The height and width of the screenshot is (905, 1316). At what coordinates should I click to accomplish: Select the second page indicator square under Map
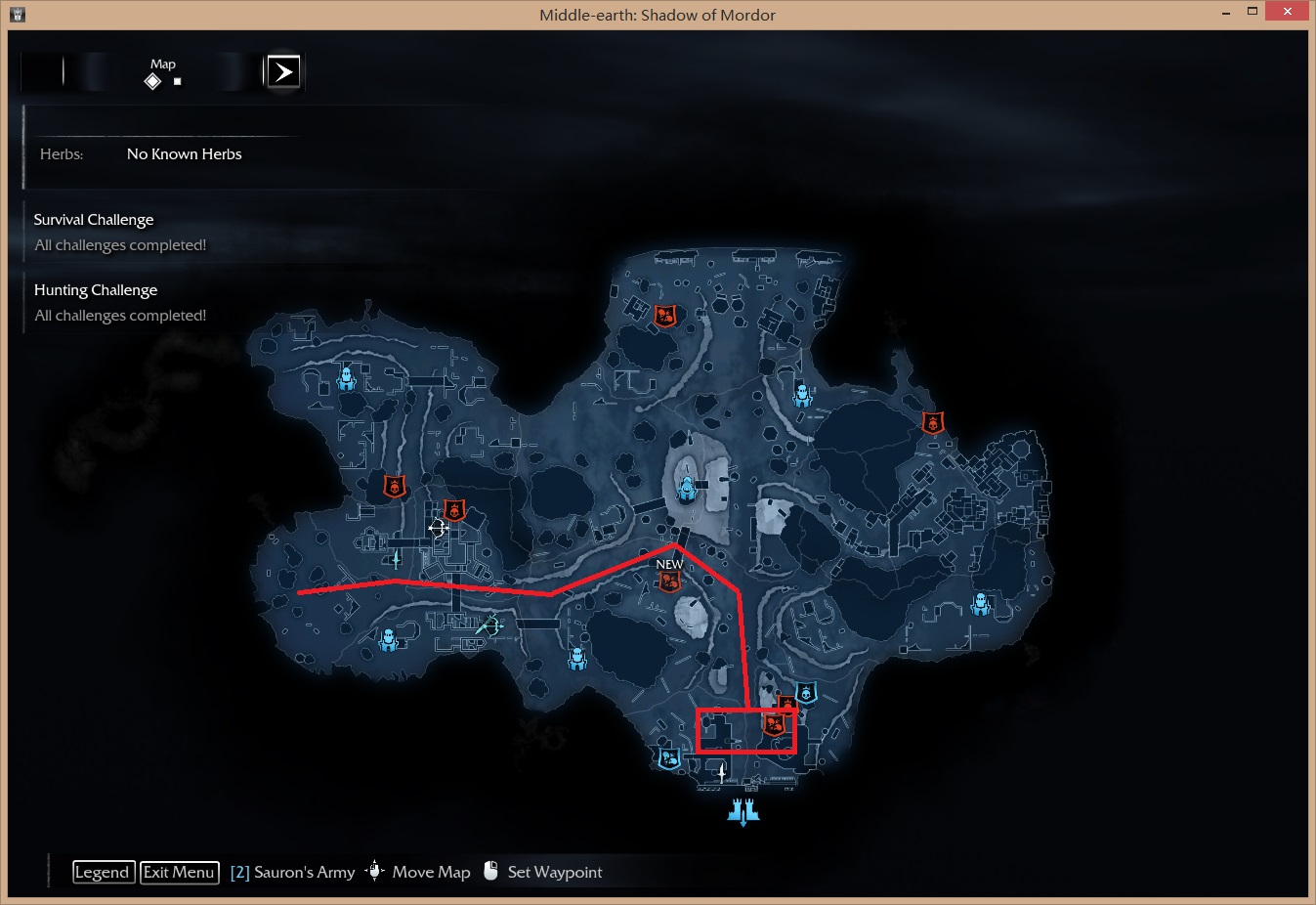[x=177, y=82]
